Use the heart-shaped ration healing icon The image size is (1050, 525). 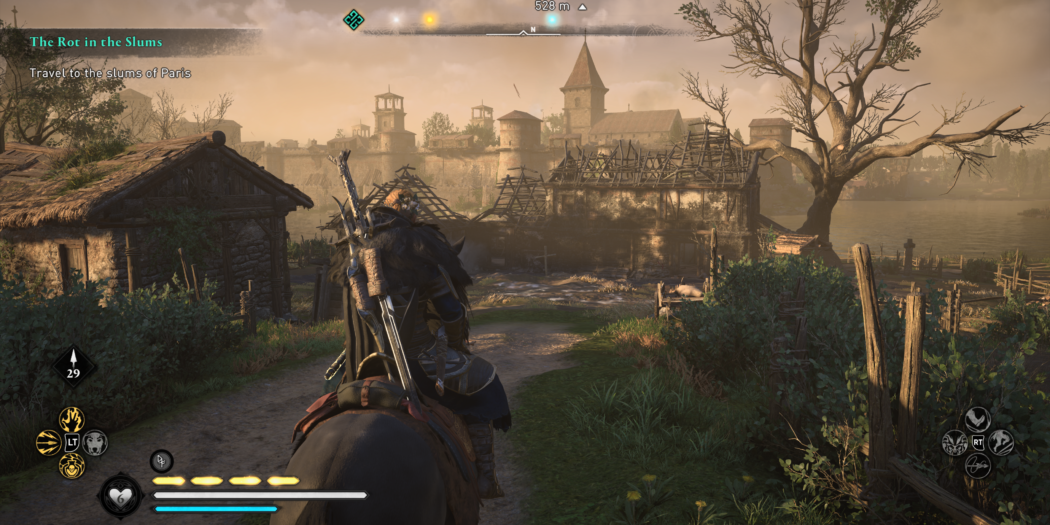click(x=119, y=496)
